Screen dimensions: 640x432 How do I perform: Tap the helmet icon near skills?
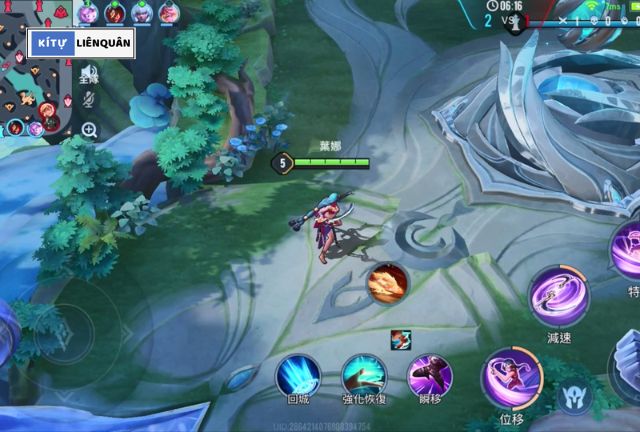572,397
